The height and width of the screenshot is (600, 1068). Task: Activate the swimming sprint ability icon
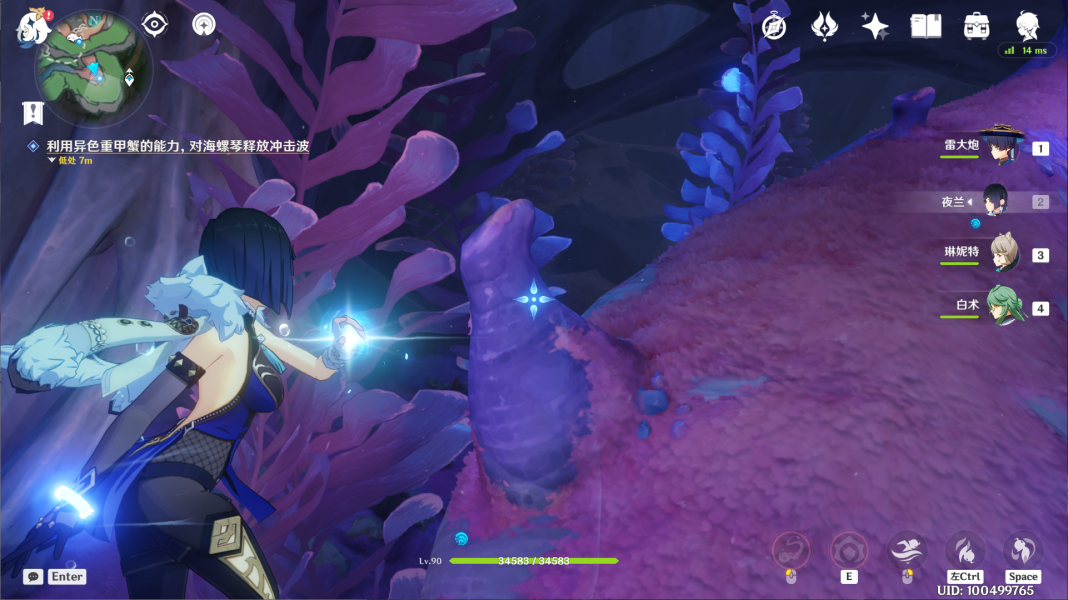(x=907, y=550)
